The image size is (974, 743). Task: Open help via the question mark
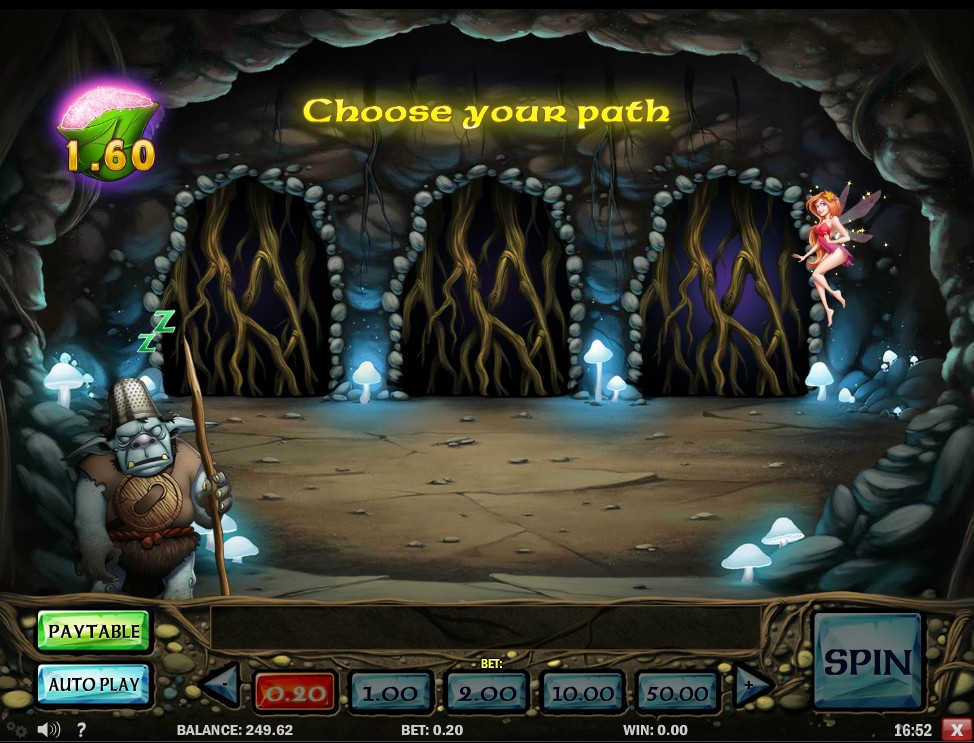[x=81, y=730]
